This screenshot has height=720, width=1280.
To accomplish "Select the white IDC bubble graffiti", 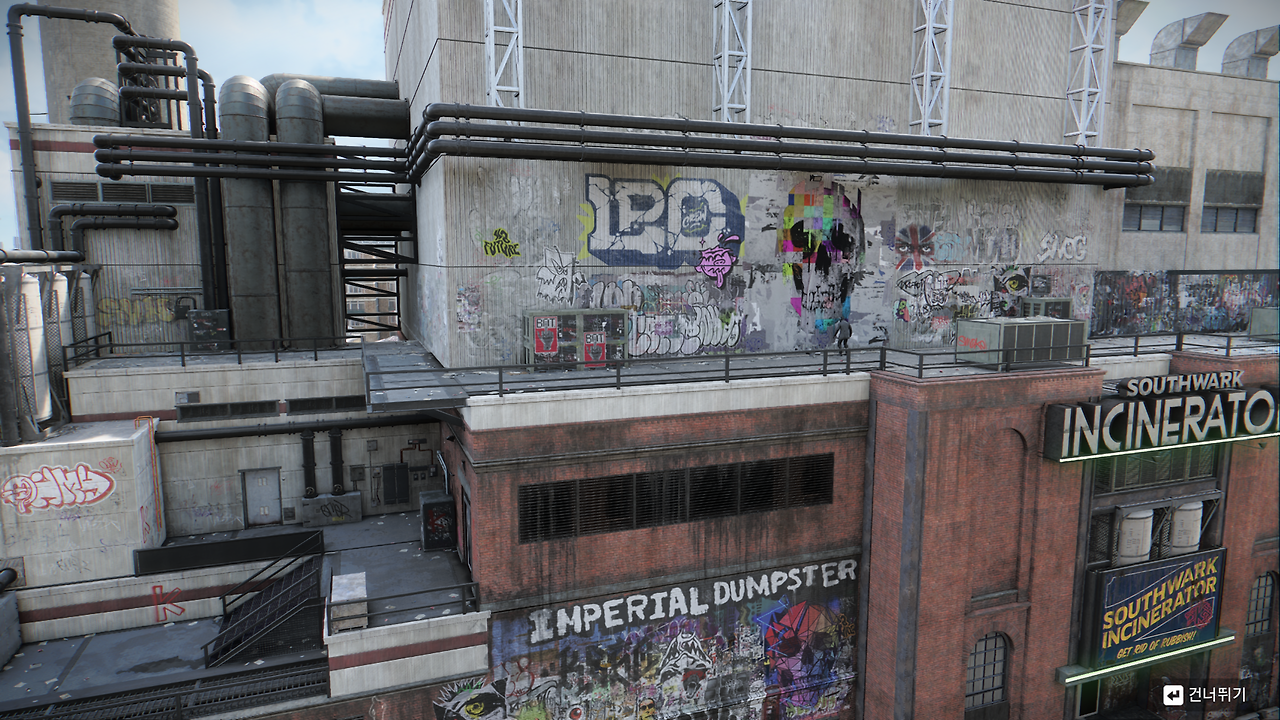I will (x=650, y=213).
